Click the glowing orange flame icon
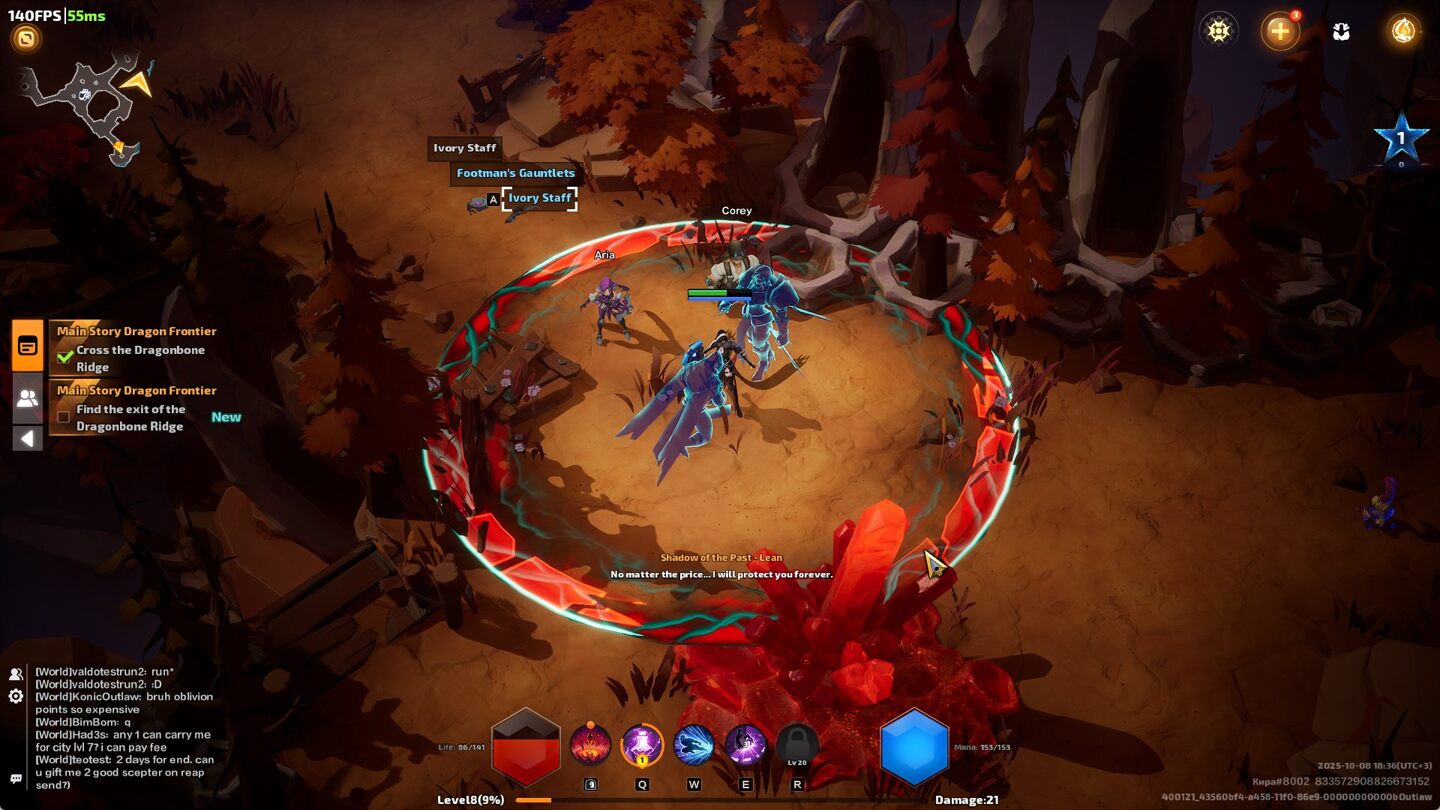The width and height of the screenshot is (1440, 810). pos(1404,31)
